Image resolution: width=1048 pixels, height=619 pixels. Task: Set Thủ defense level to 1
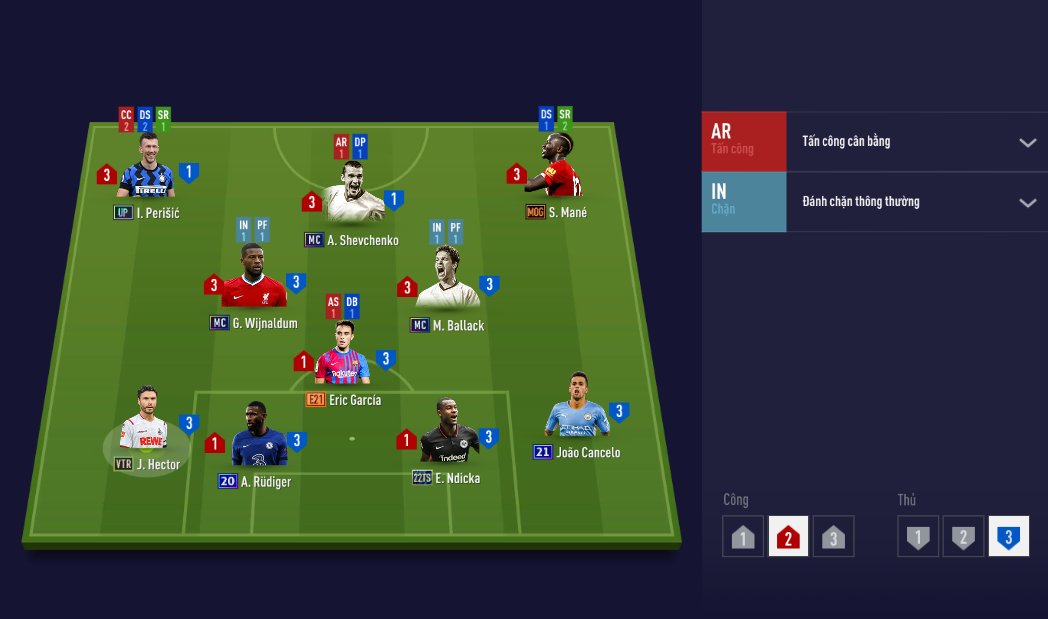(917, 537)
